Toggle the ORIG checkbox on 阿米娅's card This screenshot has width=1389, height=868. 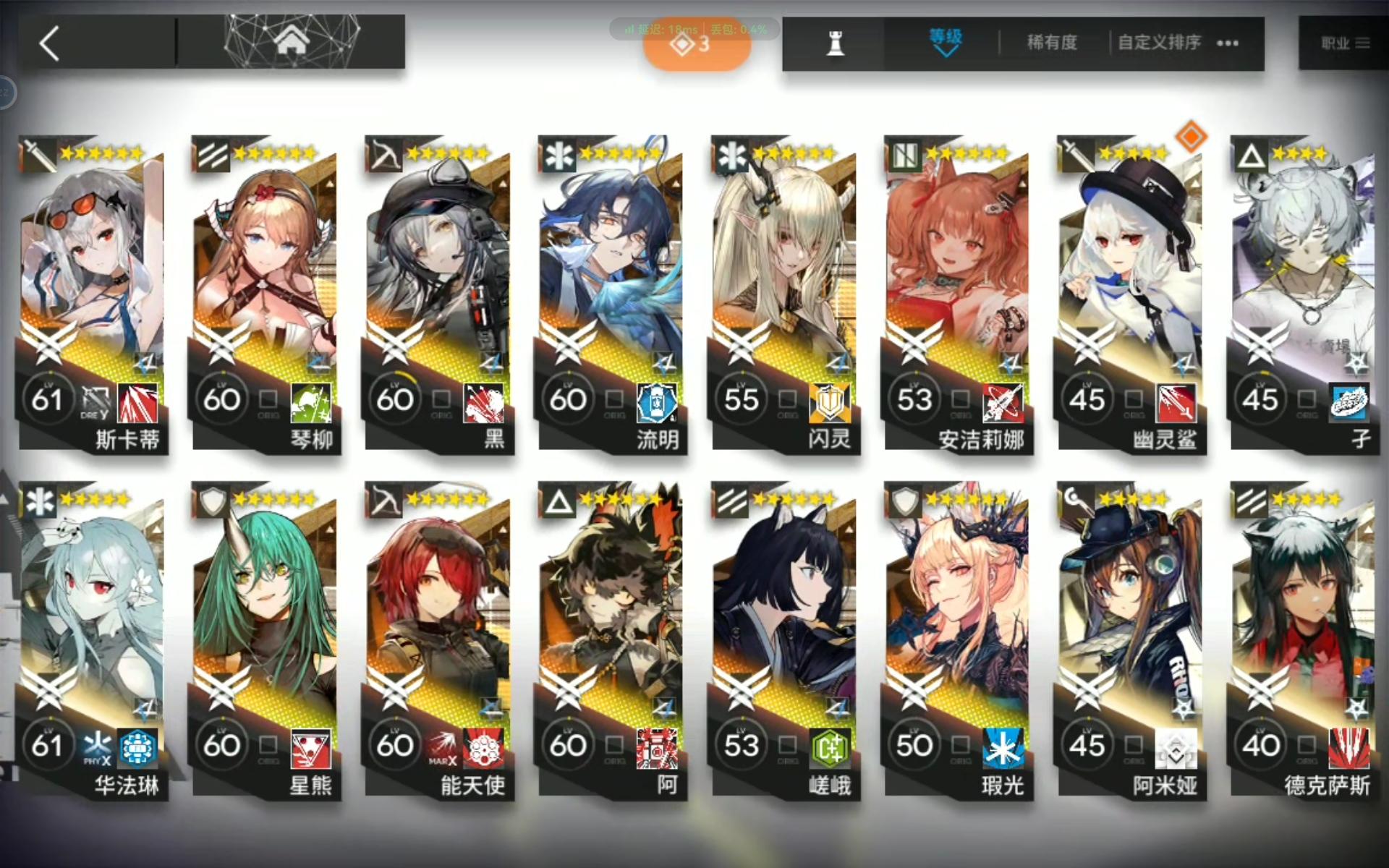1132,746
